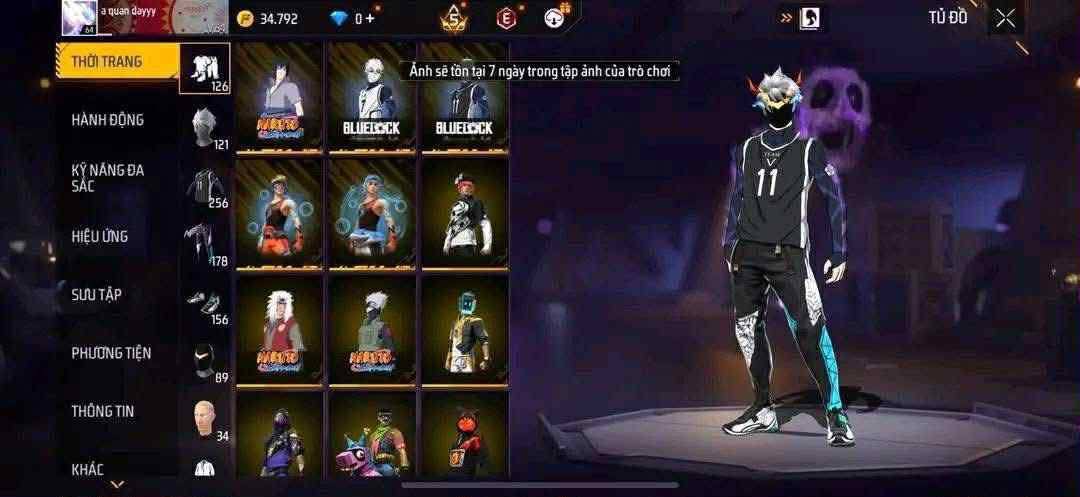Choose the white-haired Blue Lock outfit
The image size is (1080, 497).
pyautogui.click(x=372, y=97)
